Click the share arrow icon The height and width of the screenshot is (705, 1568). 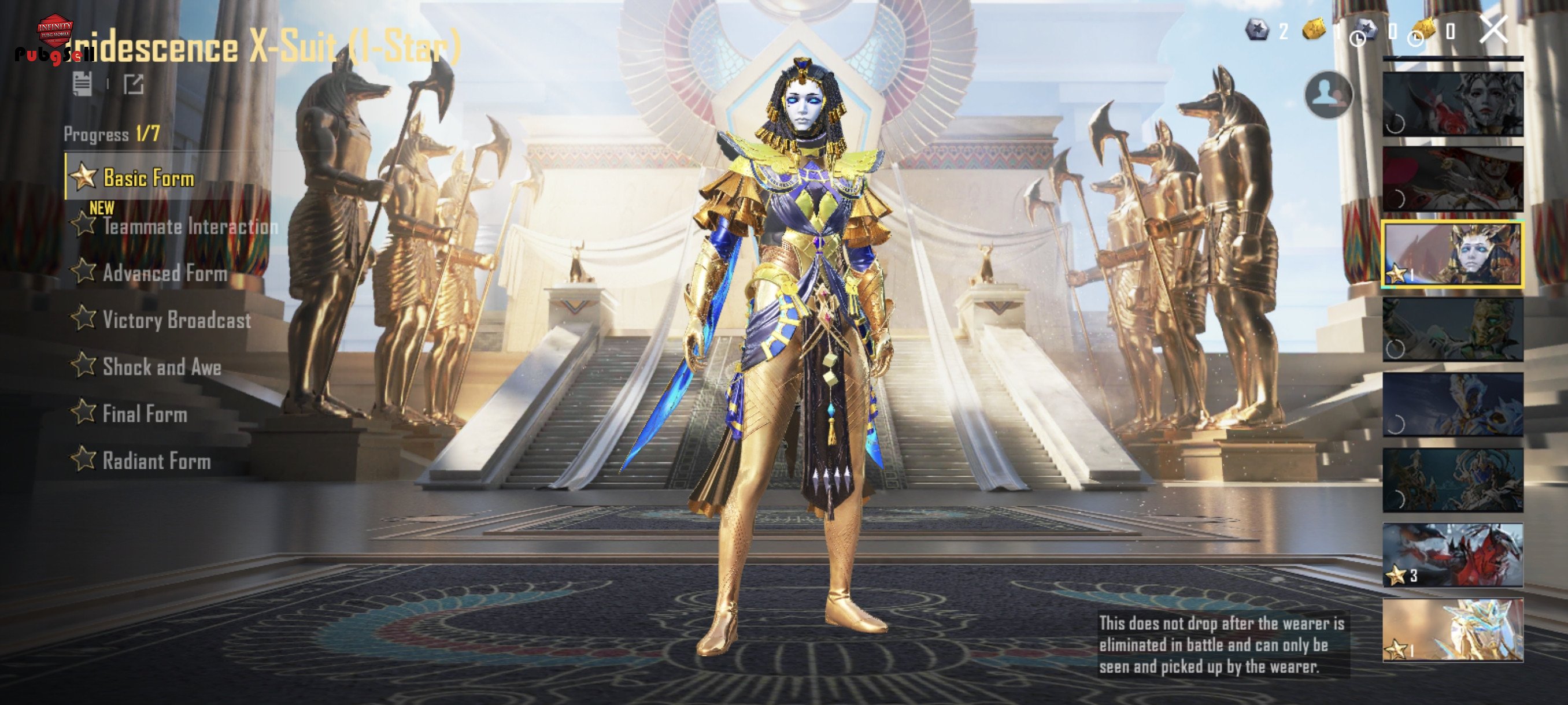[134, 84]
